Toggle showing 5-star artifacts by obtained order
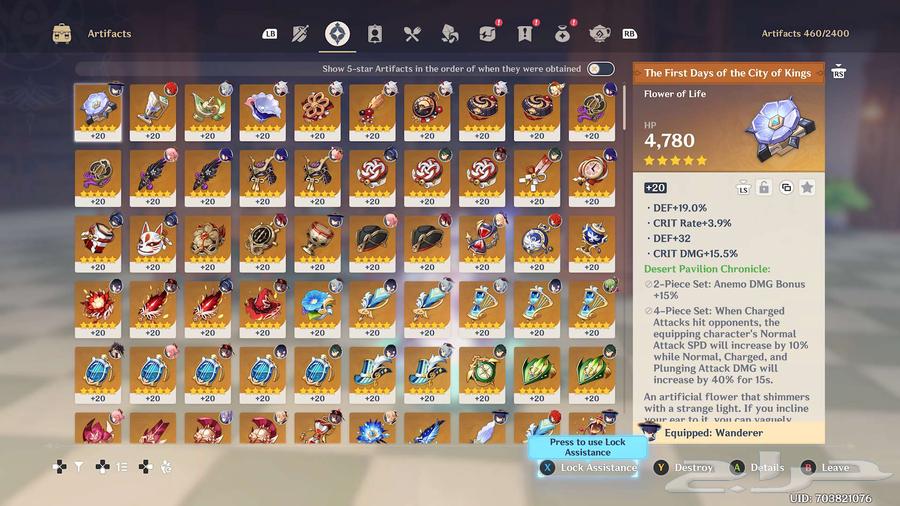The width and height of the screenshot is (900, 506). click(x=600, y=69)
